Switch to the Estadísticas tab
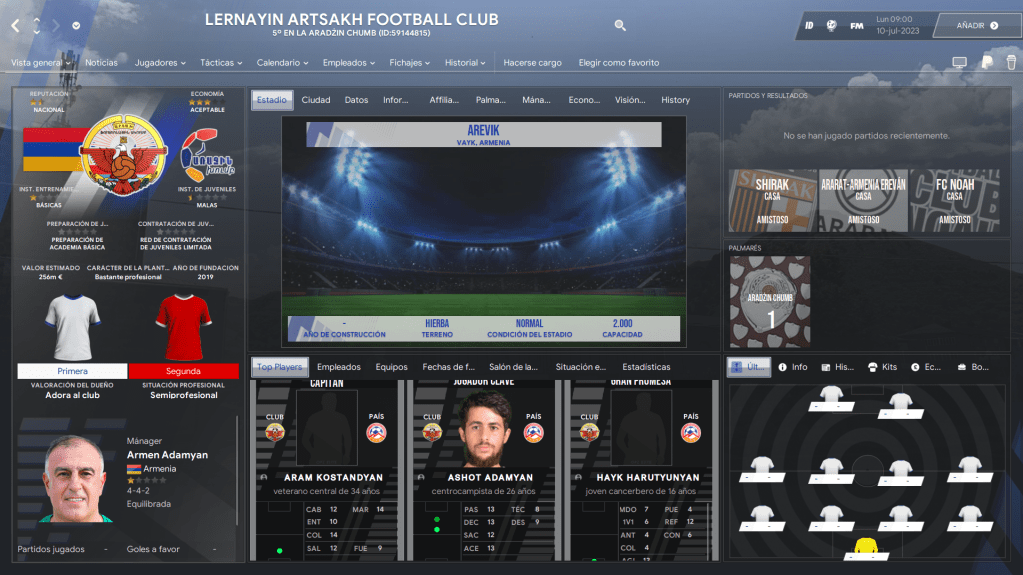1023x575 pixels. pos(646,367)
